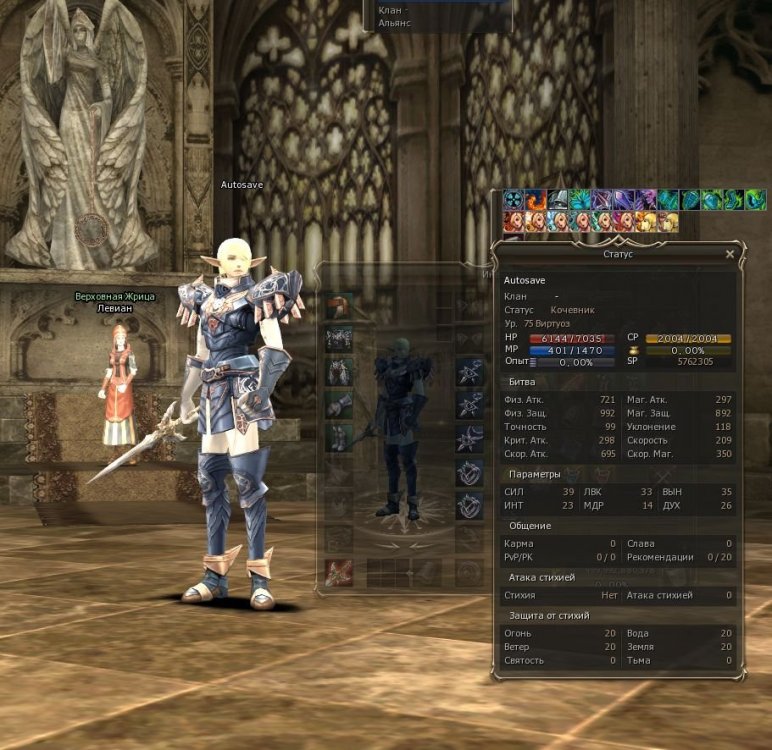Close the Статус window
The height and width of the screenshot is (750, 772).
(x=729, y=255)
